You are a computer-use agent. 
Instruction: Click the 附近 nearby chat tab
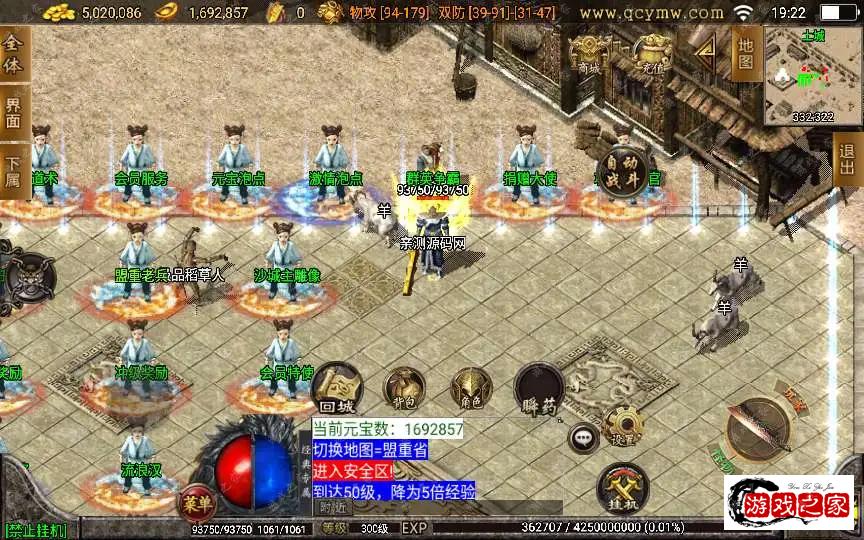pos(333,507)
